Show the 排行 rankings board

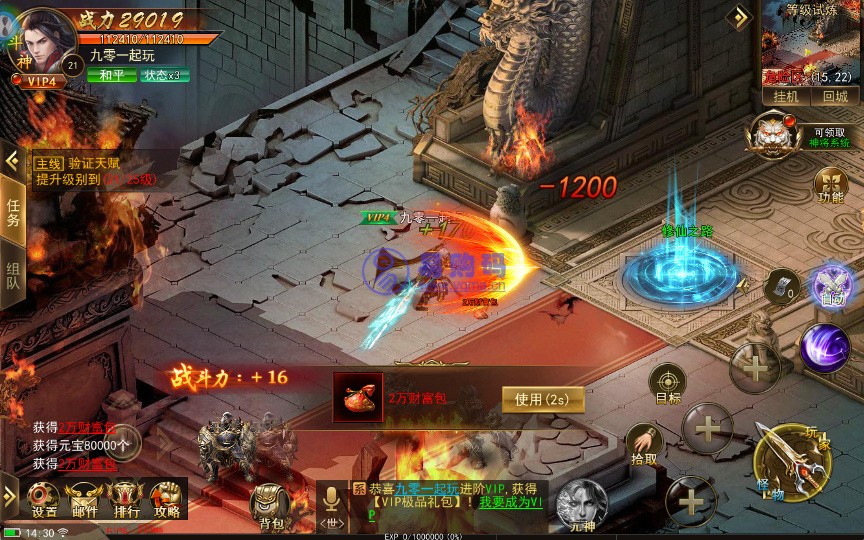(126, 497)
